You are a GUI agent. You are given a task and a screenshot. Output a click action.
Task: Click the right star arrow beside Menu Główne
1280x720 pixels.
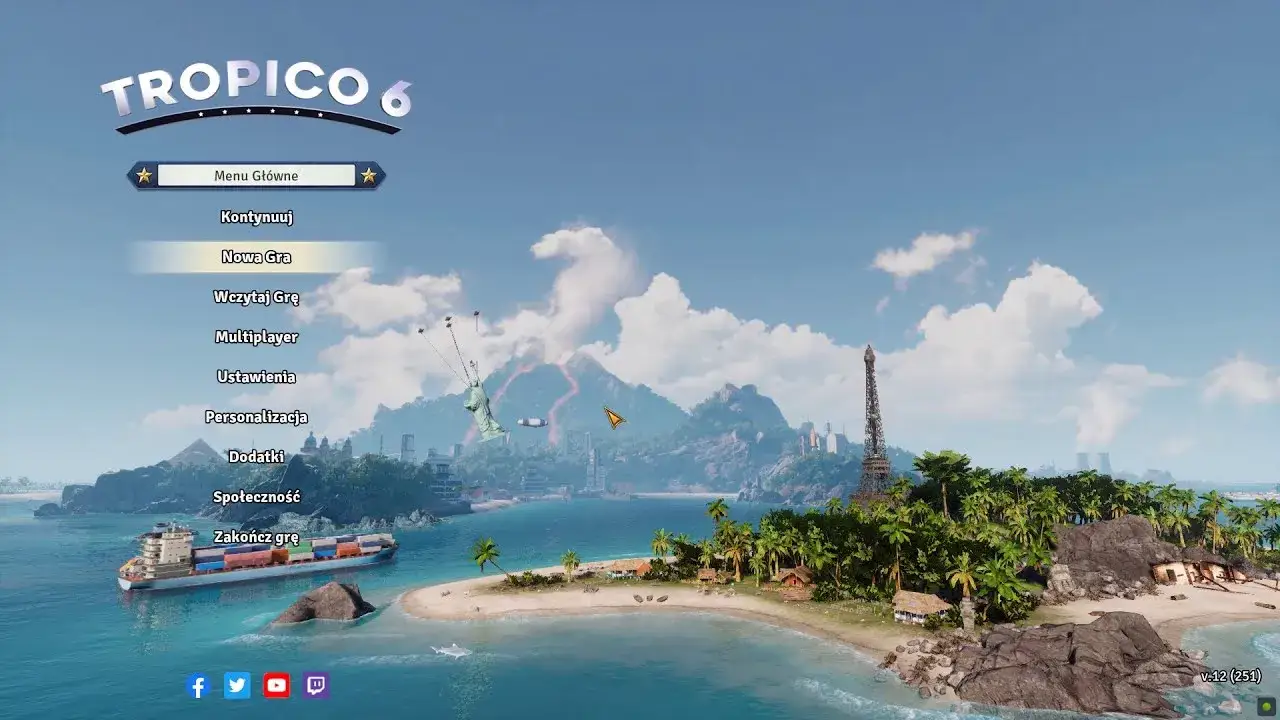(x=369, y=174)
